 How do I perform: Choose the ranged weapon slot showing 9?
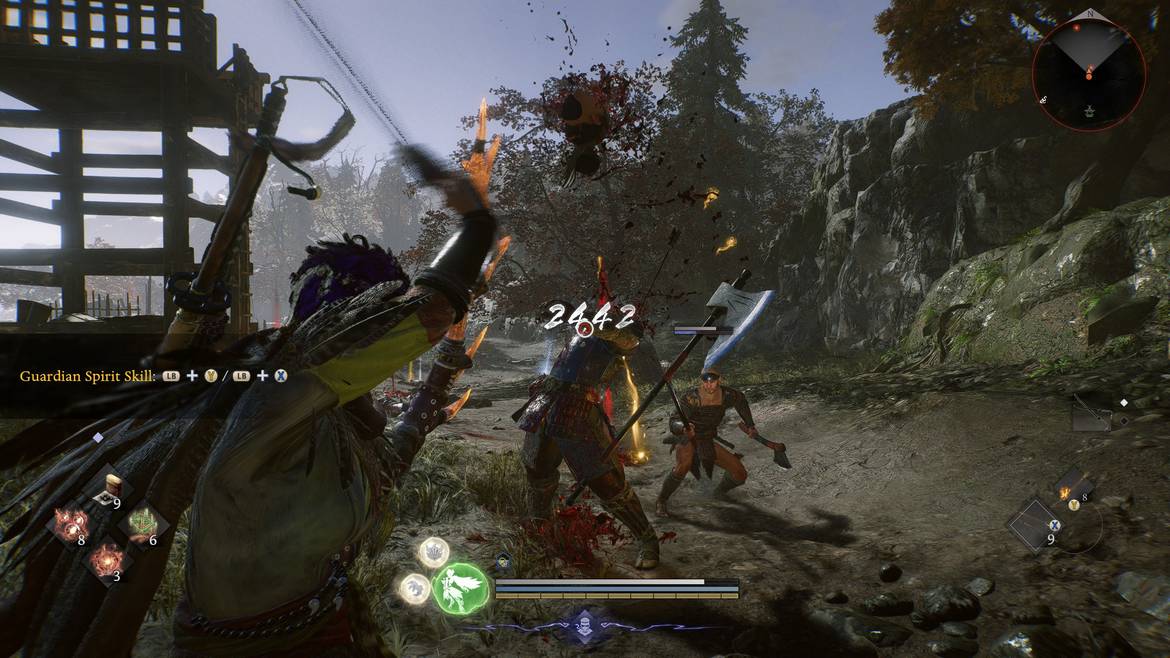(1035, 525)
